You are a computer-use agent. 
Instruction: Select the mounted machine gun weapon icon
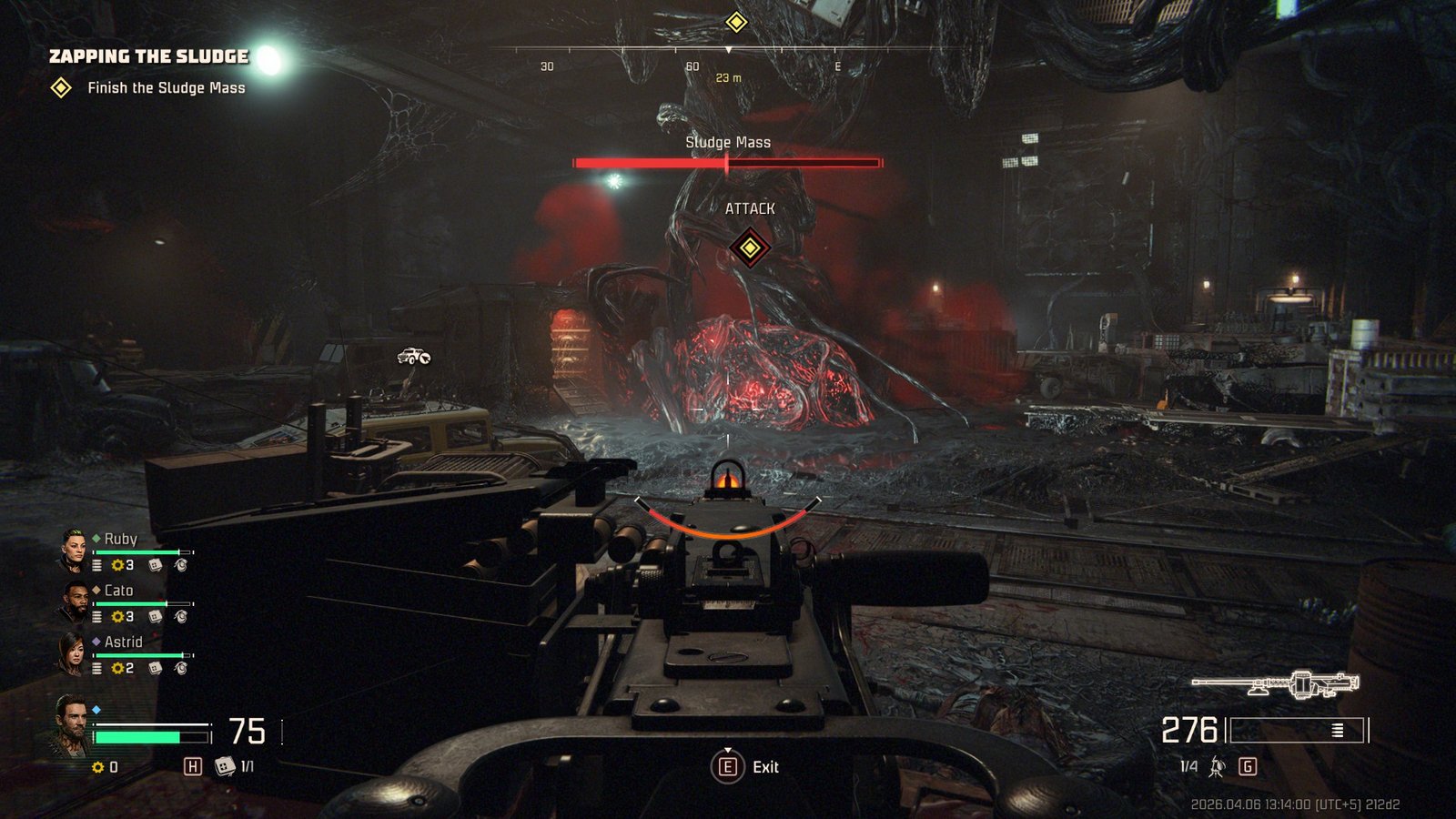pos(1275,683)
